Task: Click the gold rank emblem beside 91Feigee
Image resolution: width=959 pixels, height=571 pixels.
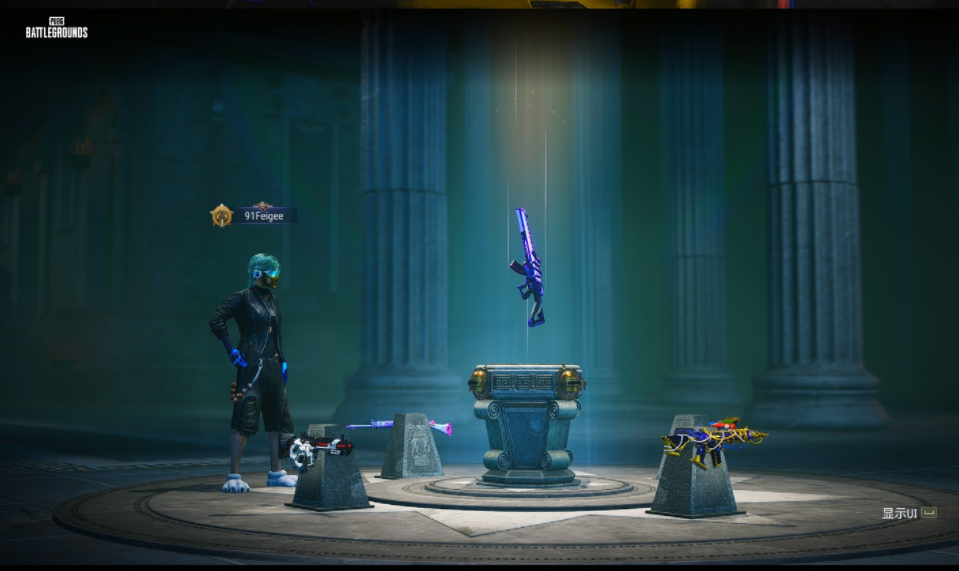Action: click(x=221, y=215)
